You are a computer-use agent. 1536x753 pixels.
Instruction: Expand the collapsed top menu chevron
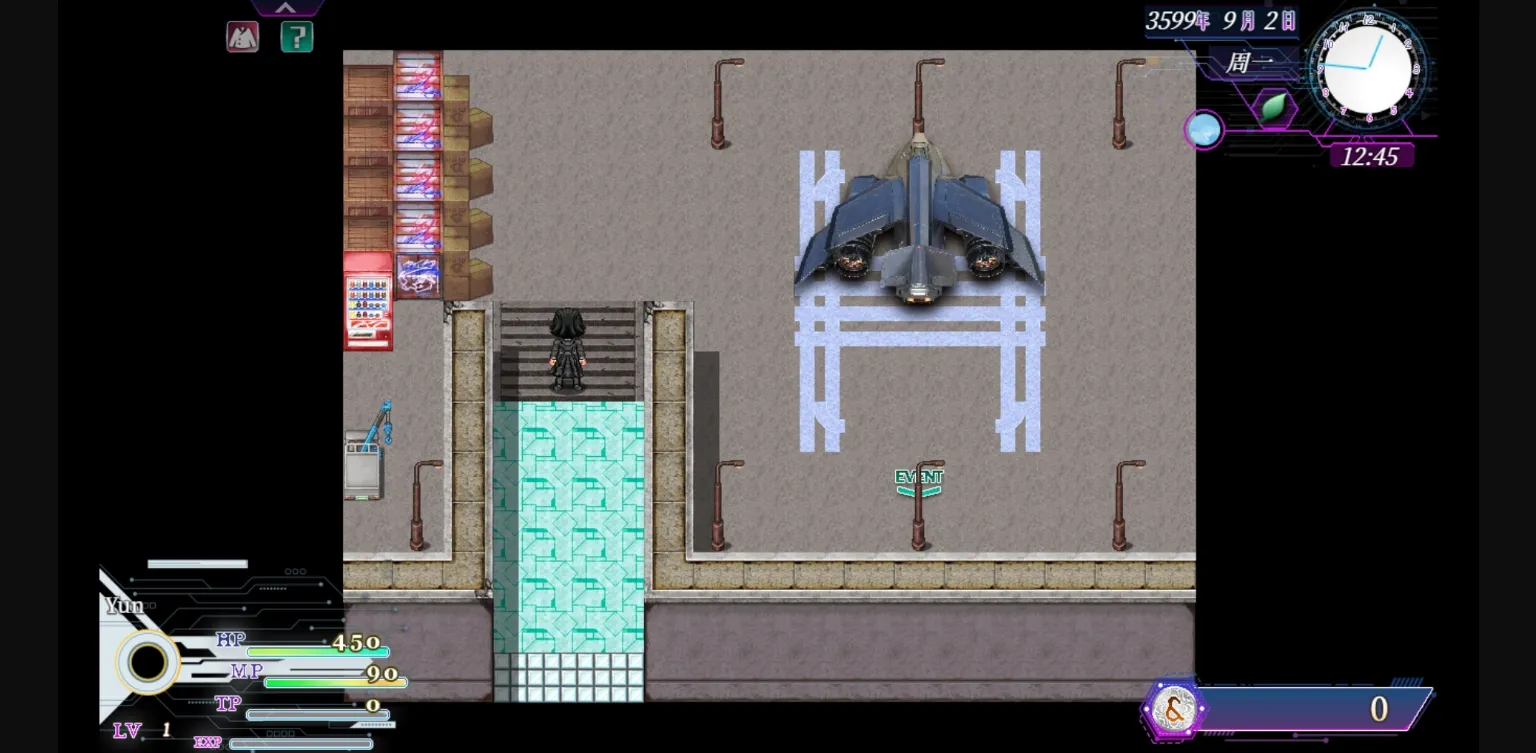(x=286, y=8)
